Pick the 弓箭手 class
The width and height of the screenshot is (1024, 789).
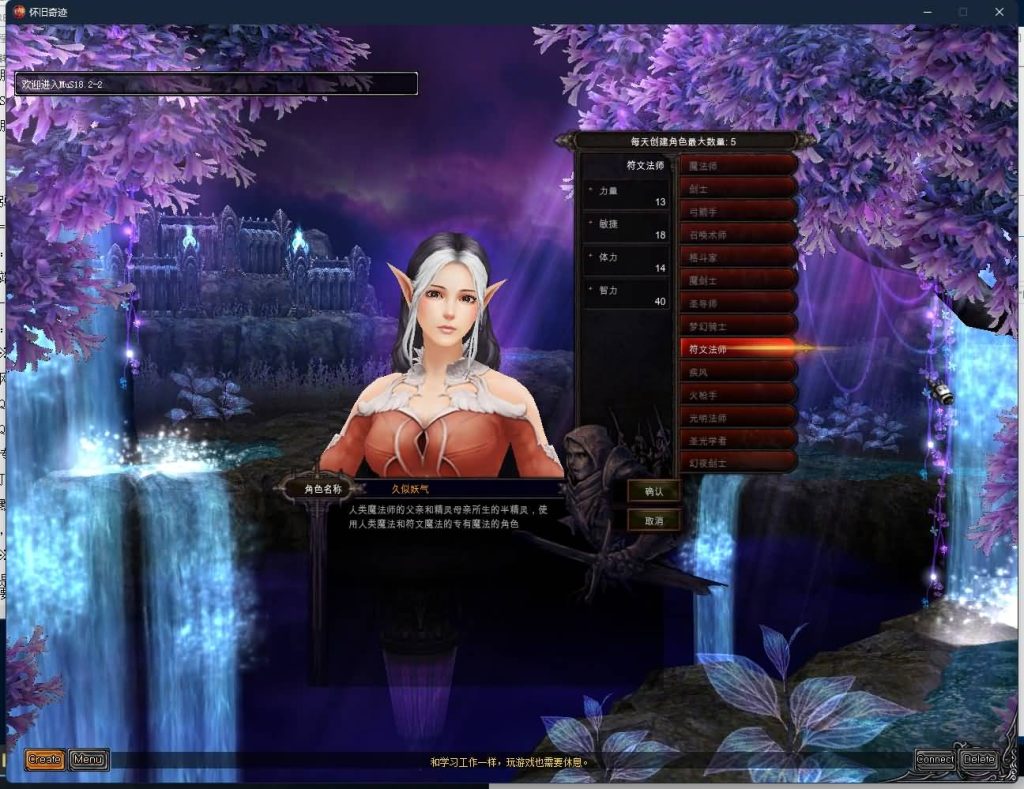738,211
